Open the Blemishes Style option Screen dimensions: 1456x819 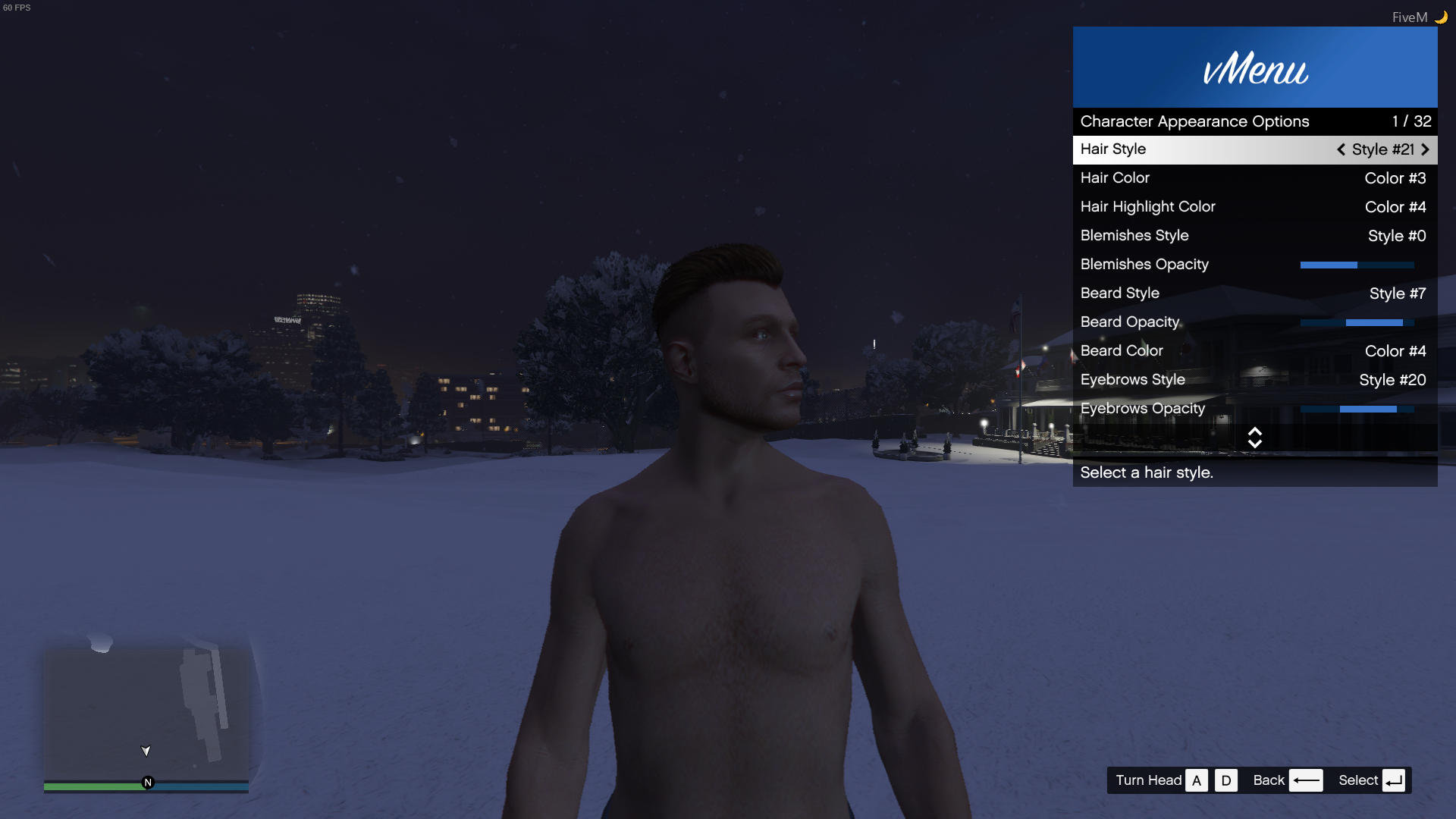(x=1254, y=236)
